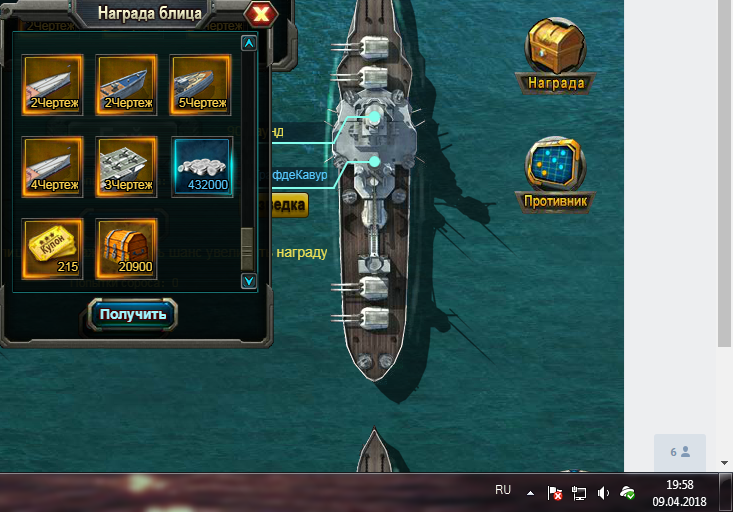Open the RU language switcher in taskbar
733x512 pixels.
(503, 491)
